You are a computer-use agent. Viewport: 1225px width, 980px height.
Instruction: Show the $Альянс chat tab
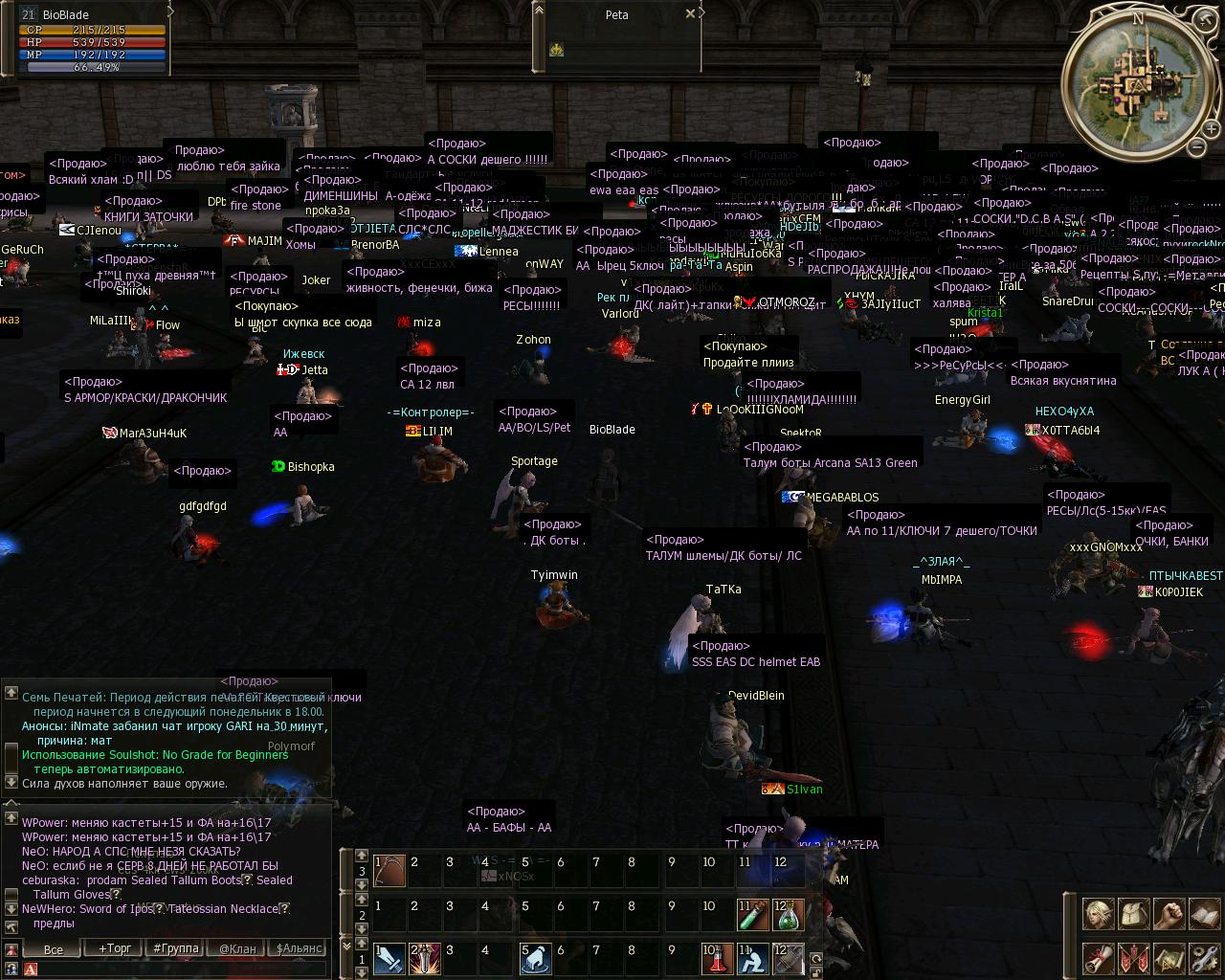coord(299,948)
